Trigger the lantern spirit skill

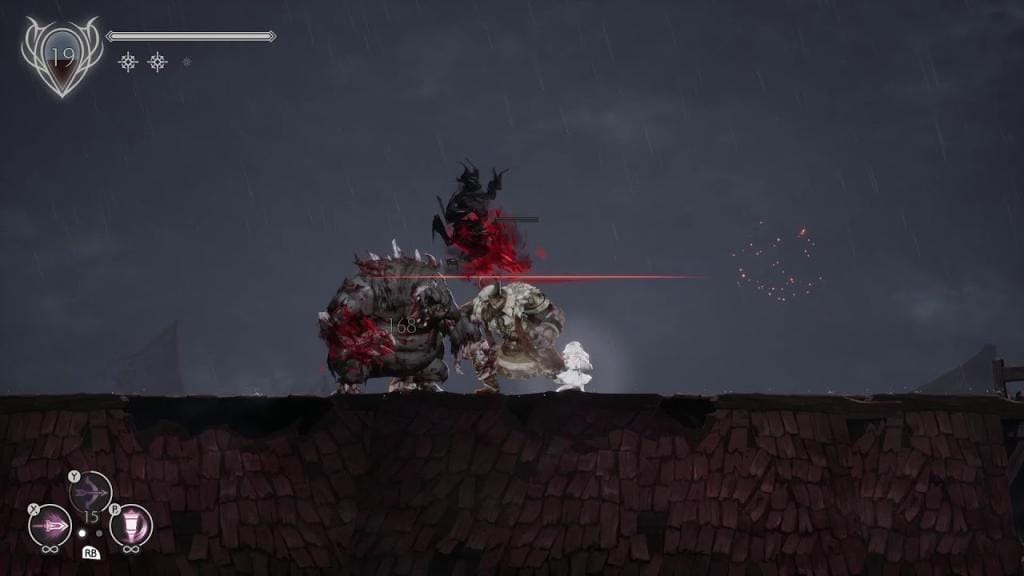pos(130,525)
